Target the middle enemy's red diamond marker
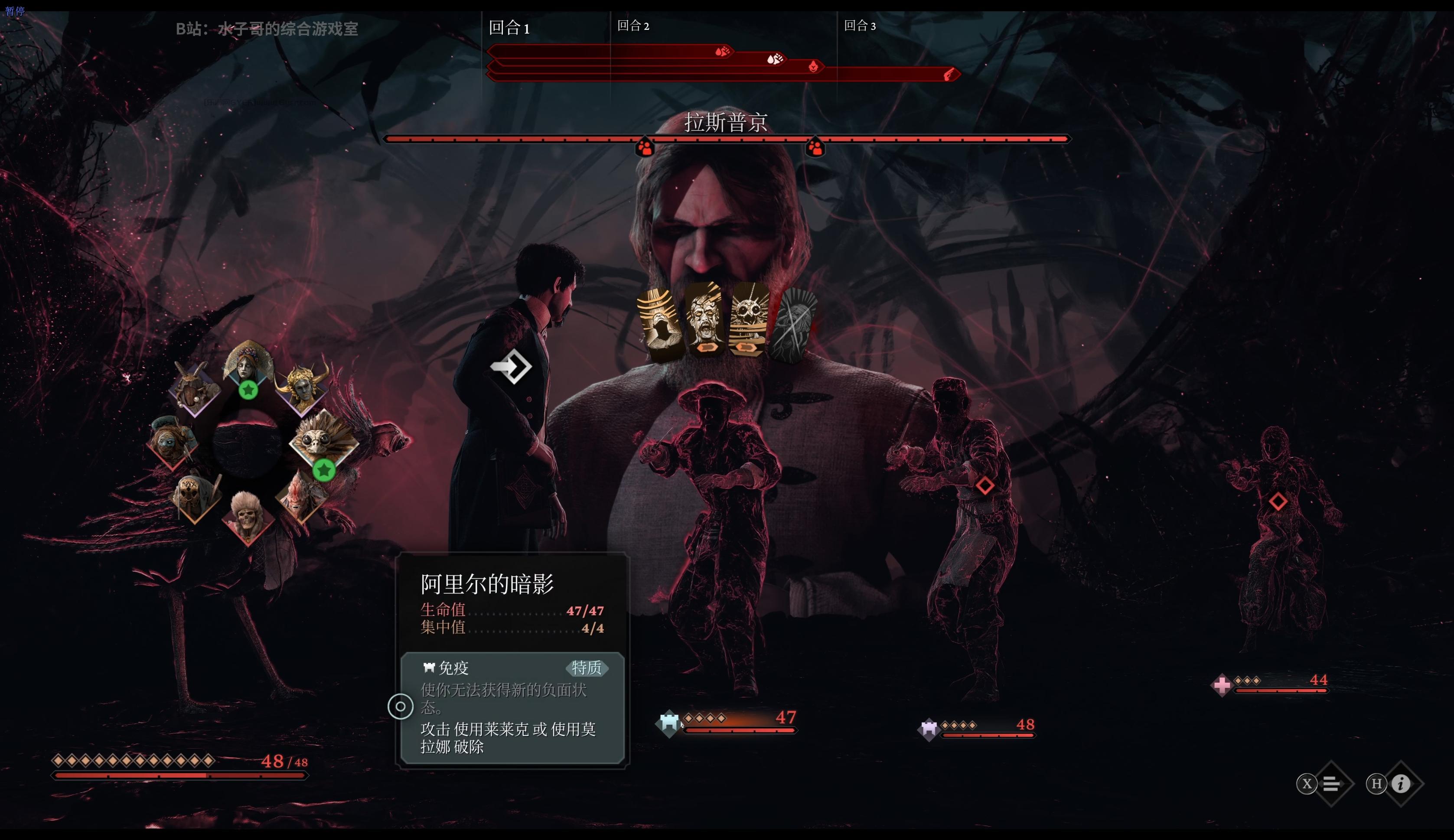Viewport: 1454px width, 840px height. click(x=985, y=485)
